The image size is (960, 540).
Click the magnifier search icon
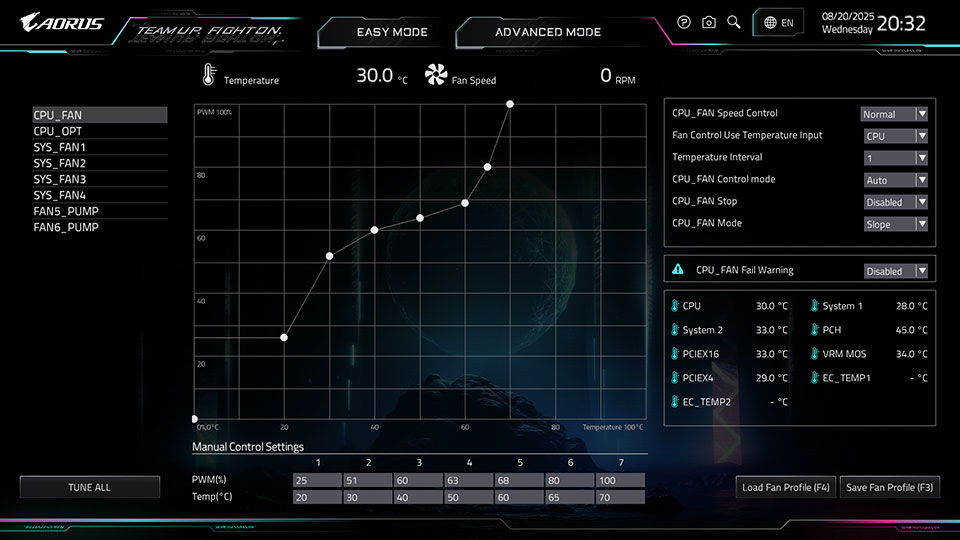coord(734,22)
